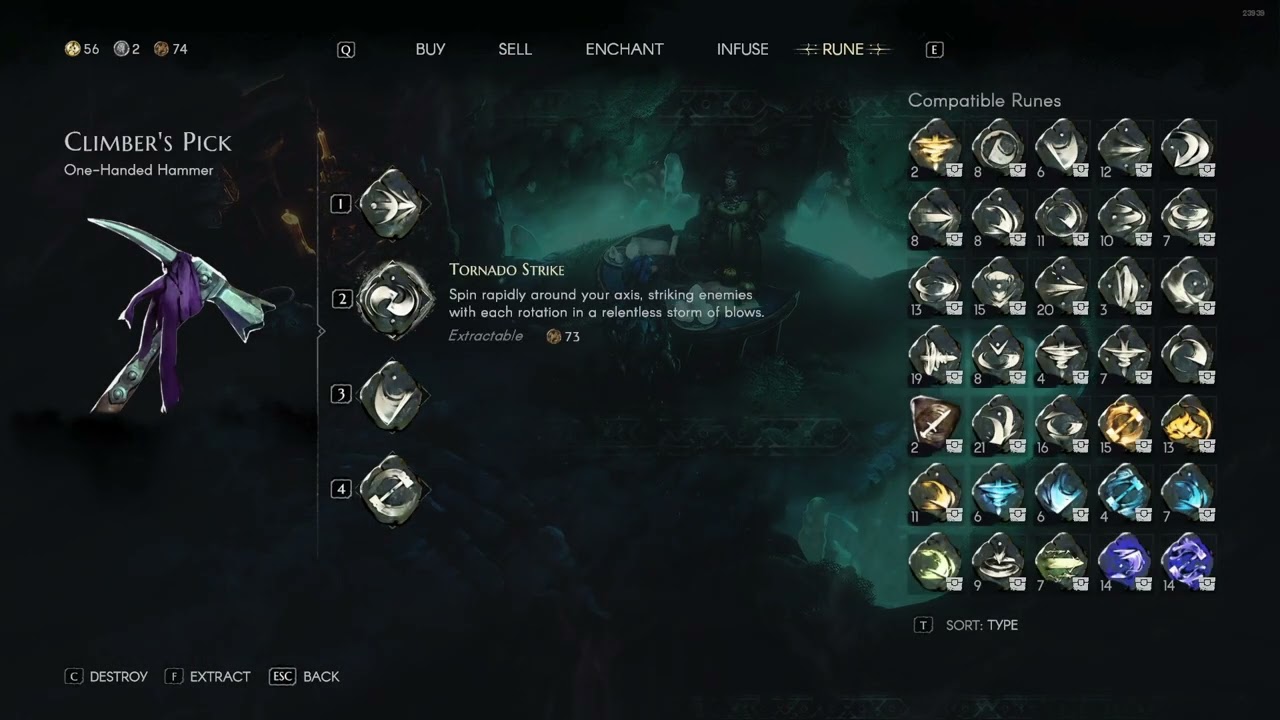1280x720 pixels.
Task: Choose the Tornado Strike rune slot
Action: click(394, 299)
